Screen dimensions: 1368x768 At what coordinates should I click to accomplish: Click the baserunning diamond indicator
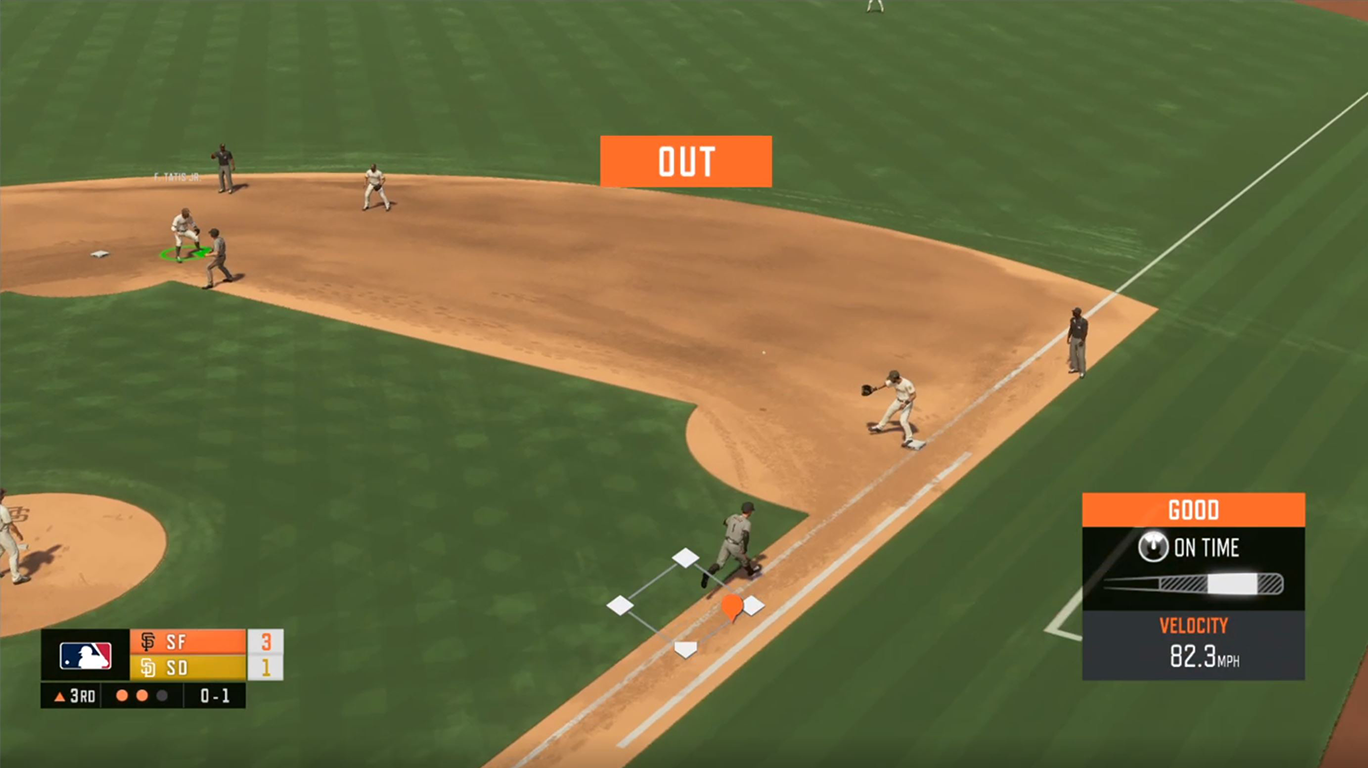coord(685,604)
